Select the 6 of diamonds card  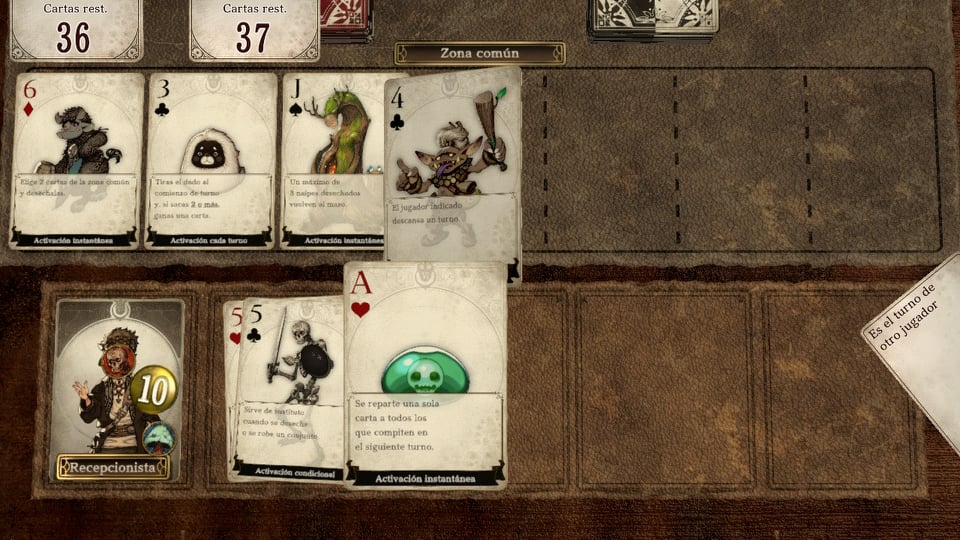pyautogui.click(x=77, y=160)
